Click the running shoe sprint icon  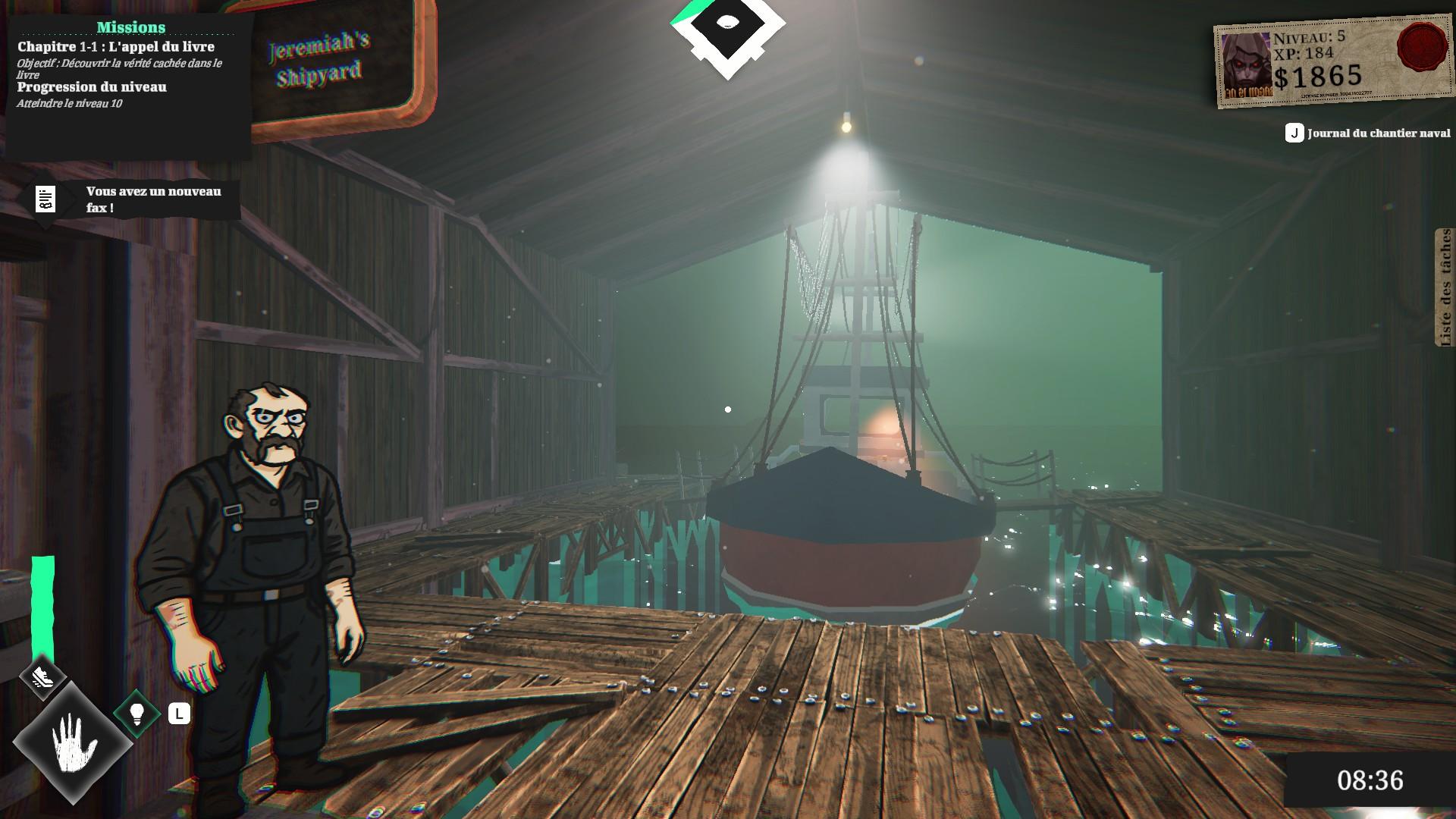[x=42, y=676]
